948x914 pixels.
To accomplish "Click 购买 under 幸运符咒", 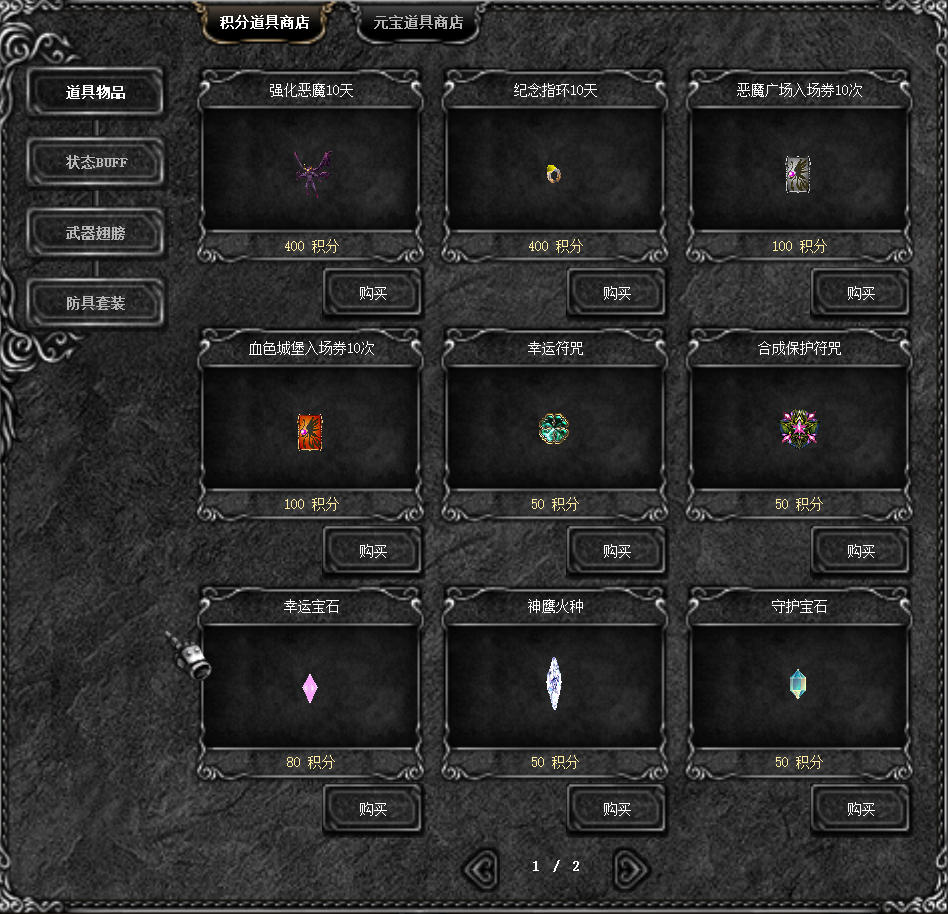I will tap(617, 551).
